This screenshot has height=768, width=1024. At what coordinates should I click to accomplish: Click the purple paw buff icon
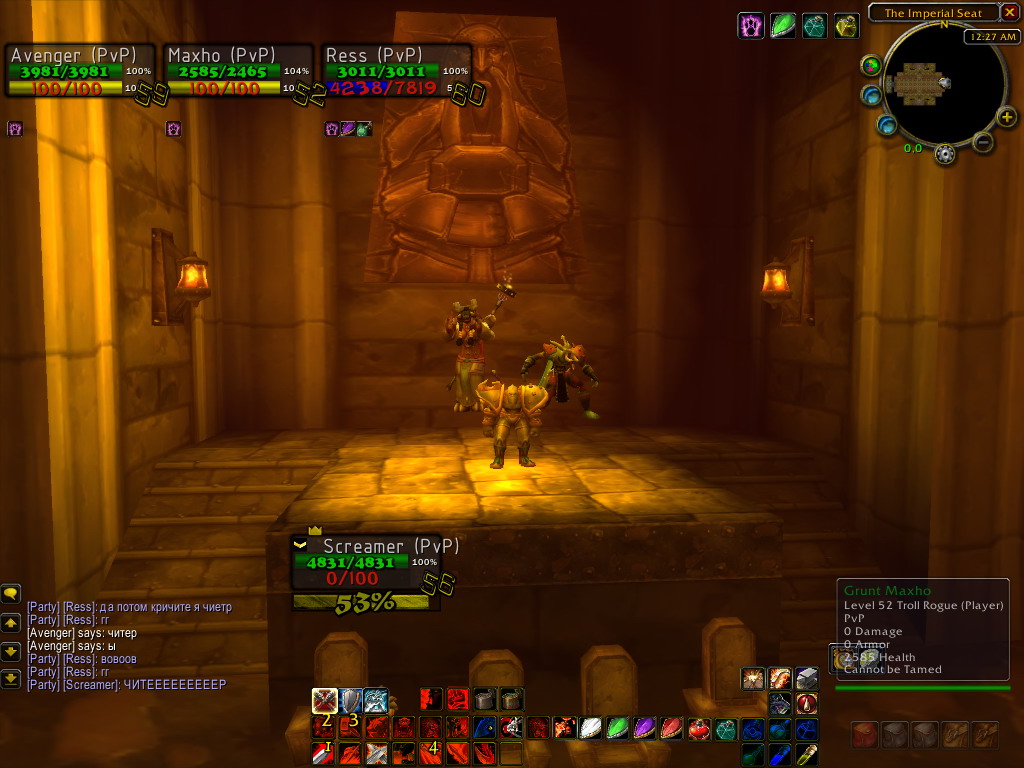751,26
